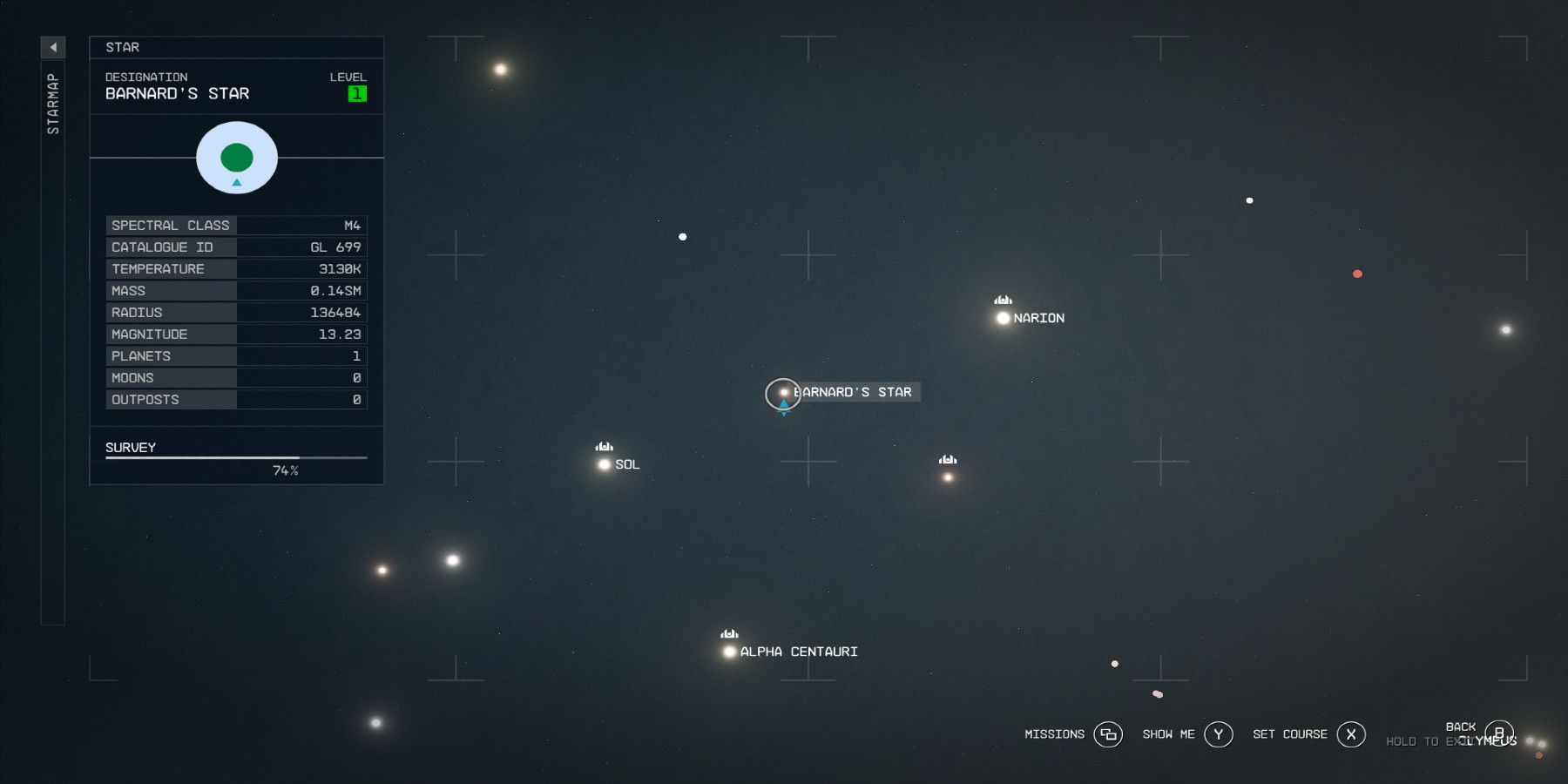Click the selection reticle around Barnard's Star
1568x784 pixels.
[x=783, y=394]
